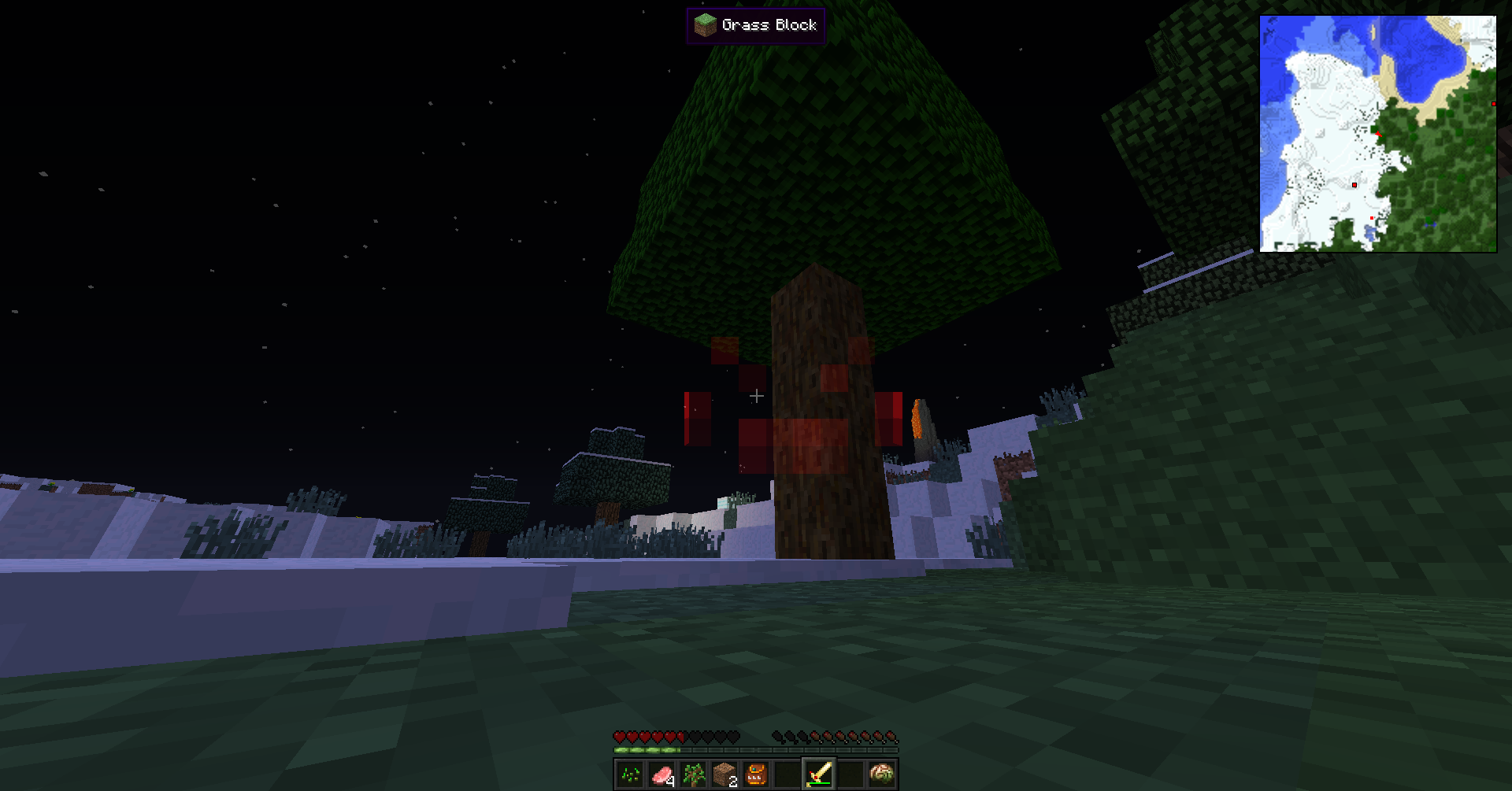Pick the orange backpack hotbar slot
The width and height of the screenshot is (1512, 791).
(x=756, y=774)
